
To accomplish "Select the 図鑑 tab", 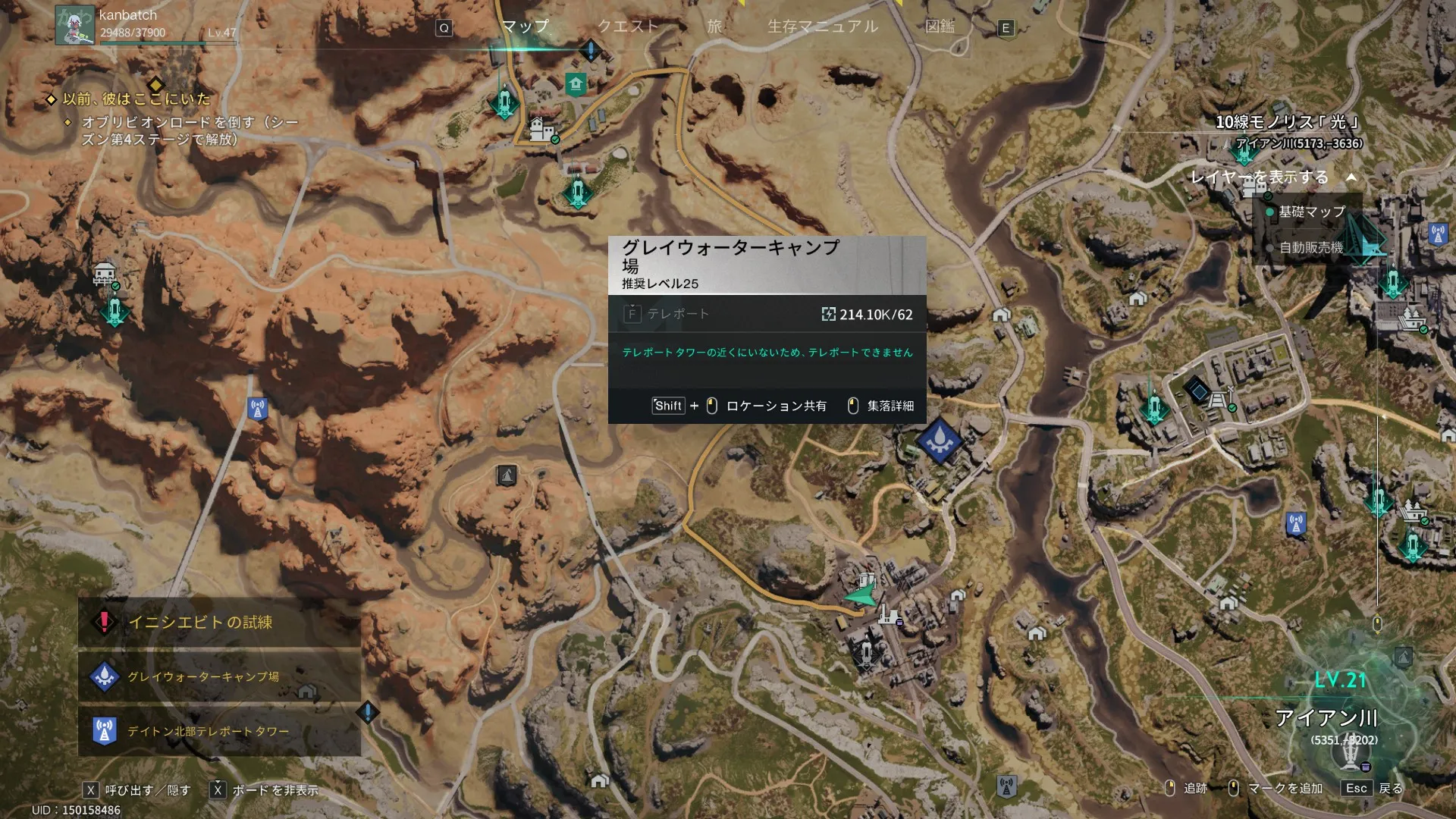I will [x=940, y=27].
